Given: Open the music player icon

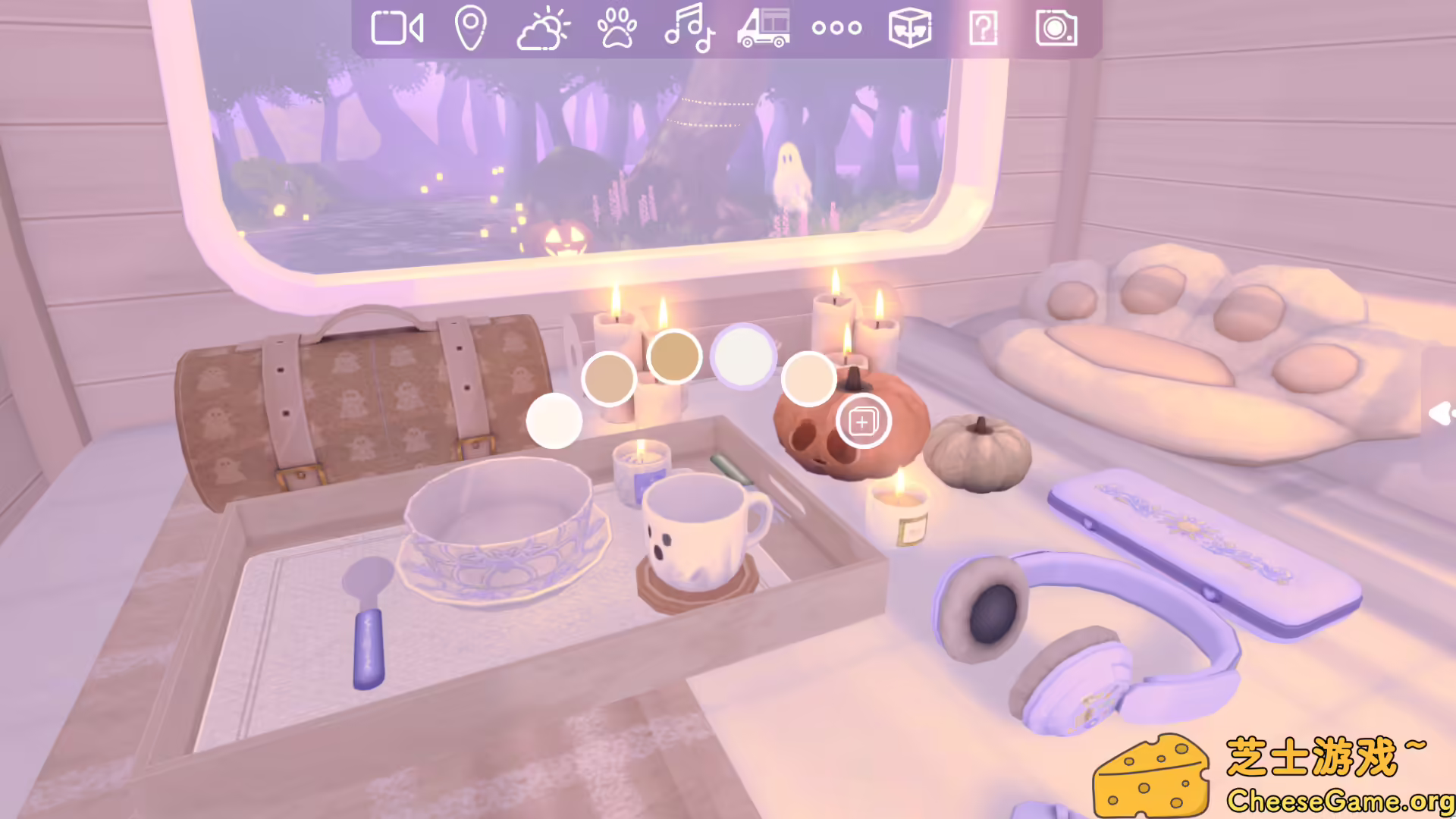Looking at the screenshot, I should point(690,28).
